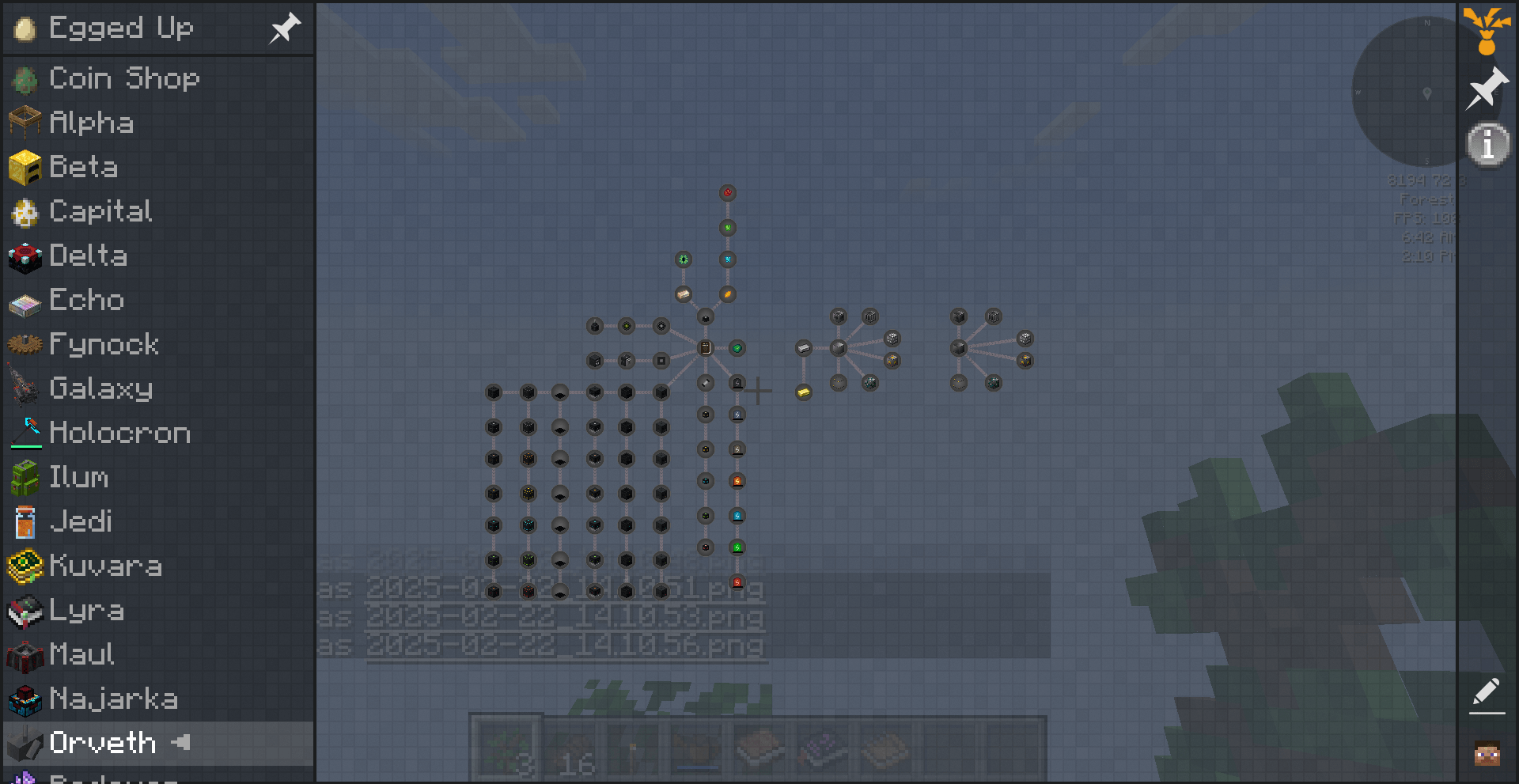Viewport: 1519px width, 784px height.
Task: Click the green emerald quest node
Action: 738,347
